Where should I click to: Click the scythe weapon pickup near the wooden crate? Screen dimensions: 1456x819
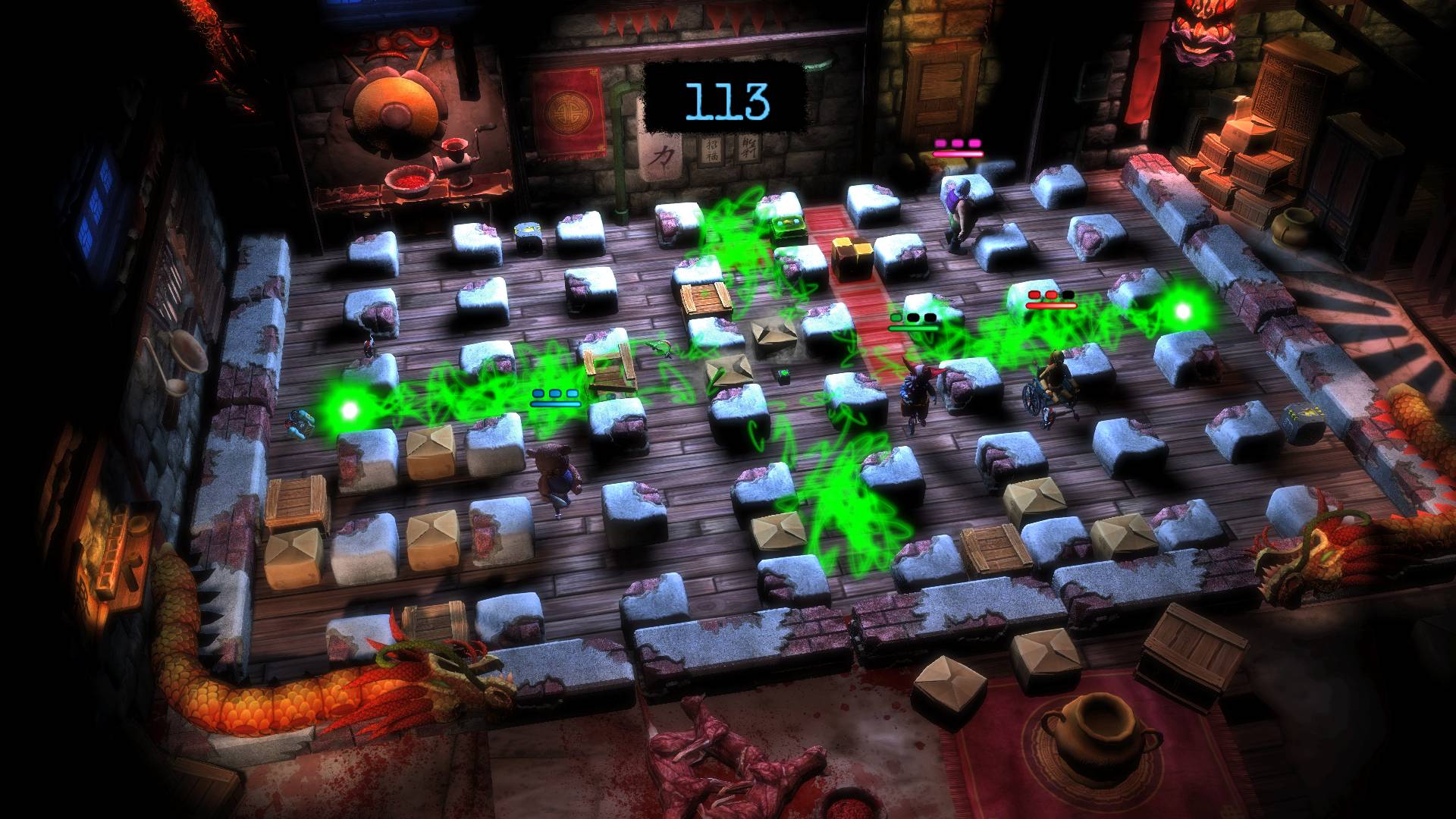click(660, 351)
